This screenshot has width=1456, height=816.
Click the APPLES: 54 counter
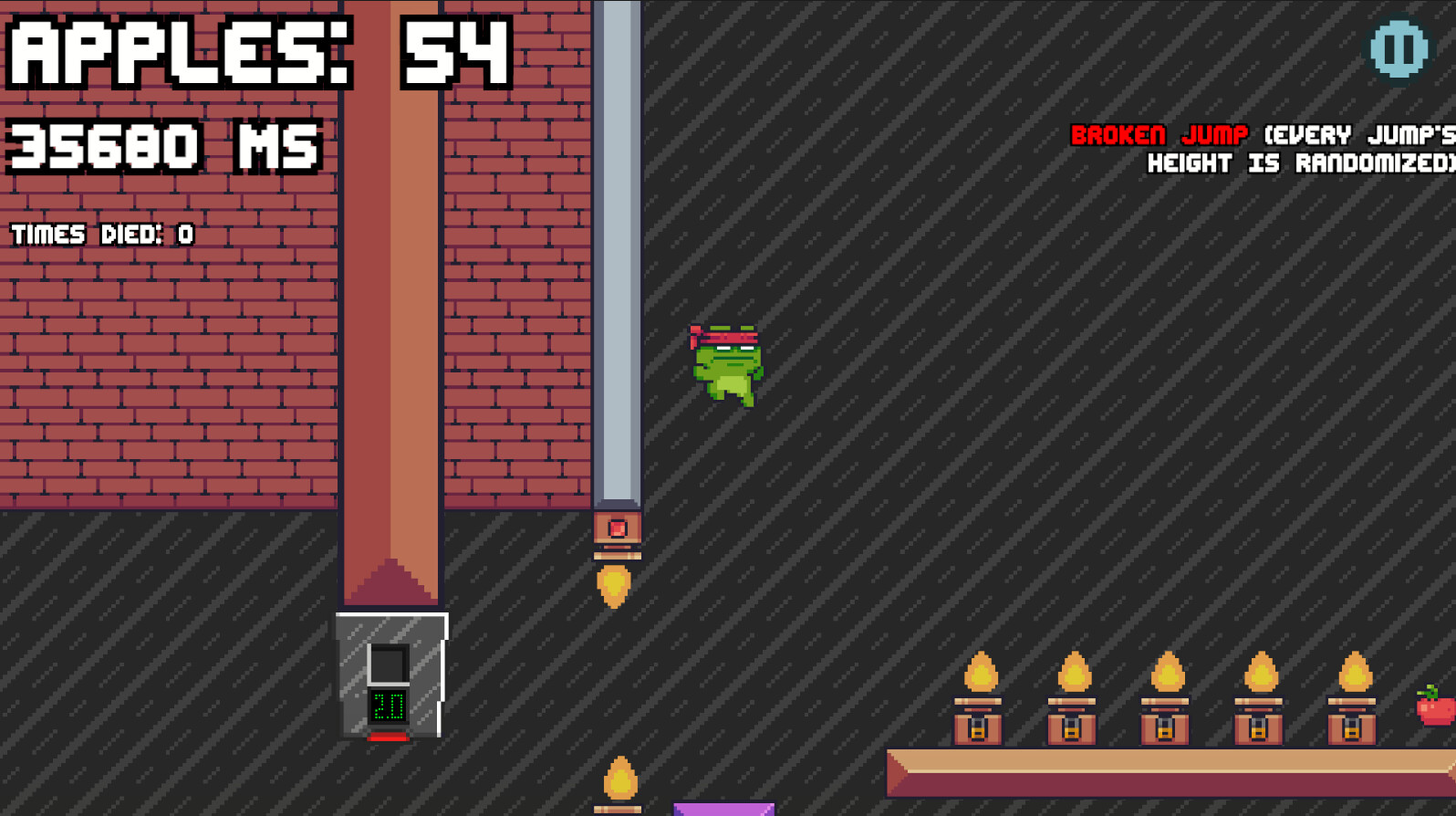click(255, 50)
